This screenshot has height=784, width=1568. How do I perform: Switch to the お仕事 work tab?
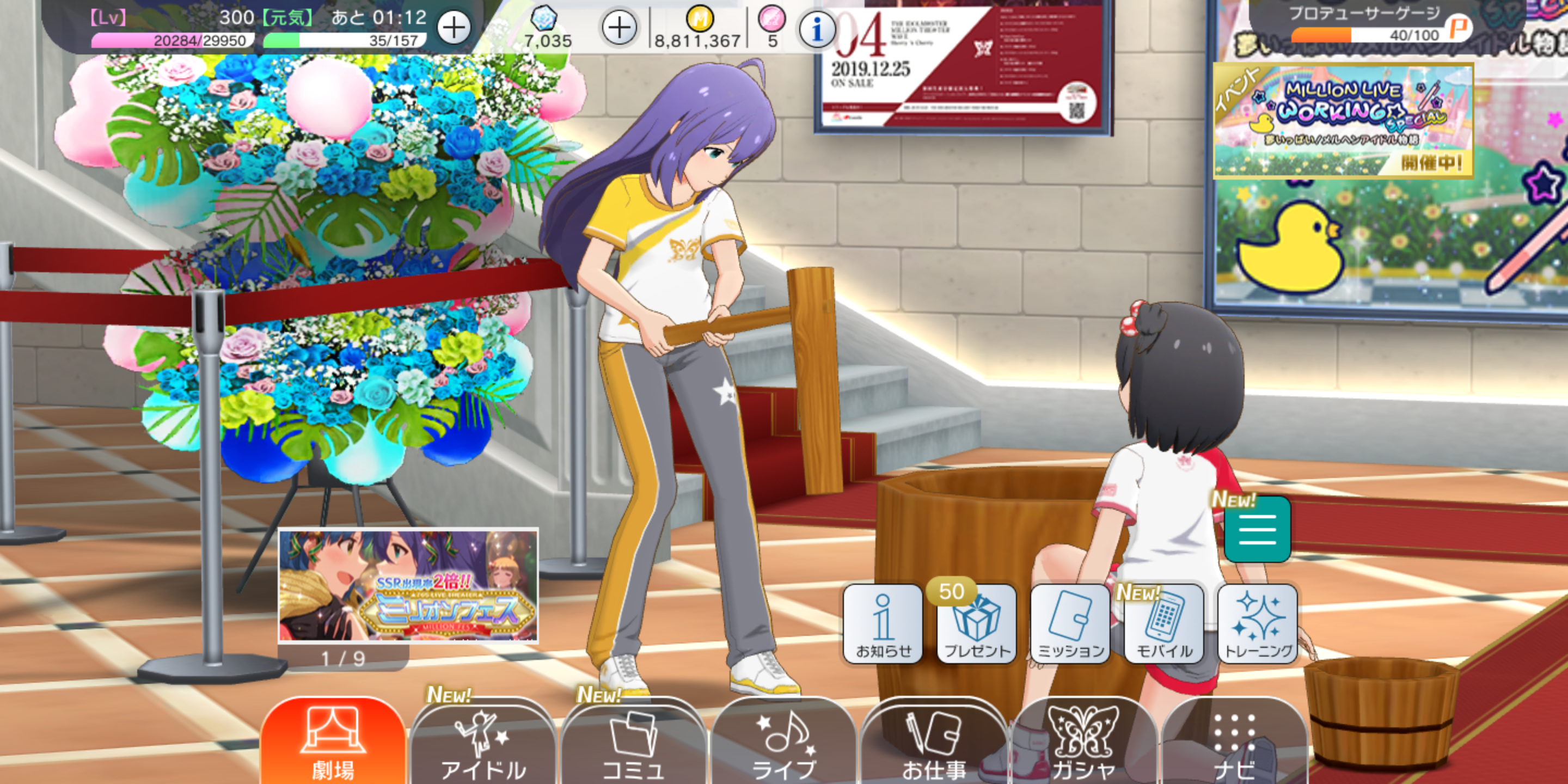pos(934,744)
